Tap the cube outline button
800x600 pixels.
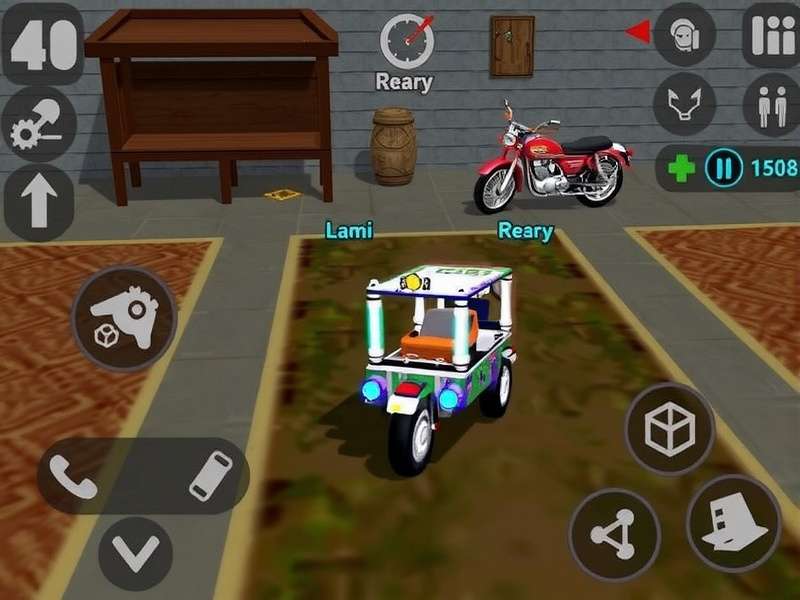click(x=669, y=429)
